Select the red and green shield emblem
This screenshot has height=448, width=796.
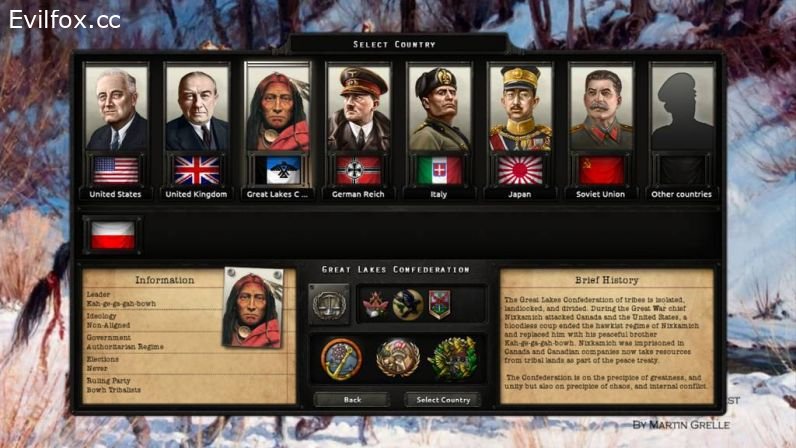coord(439,303)
